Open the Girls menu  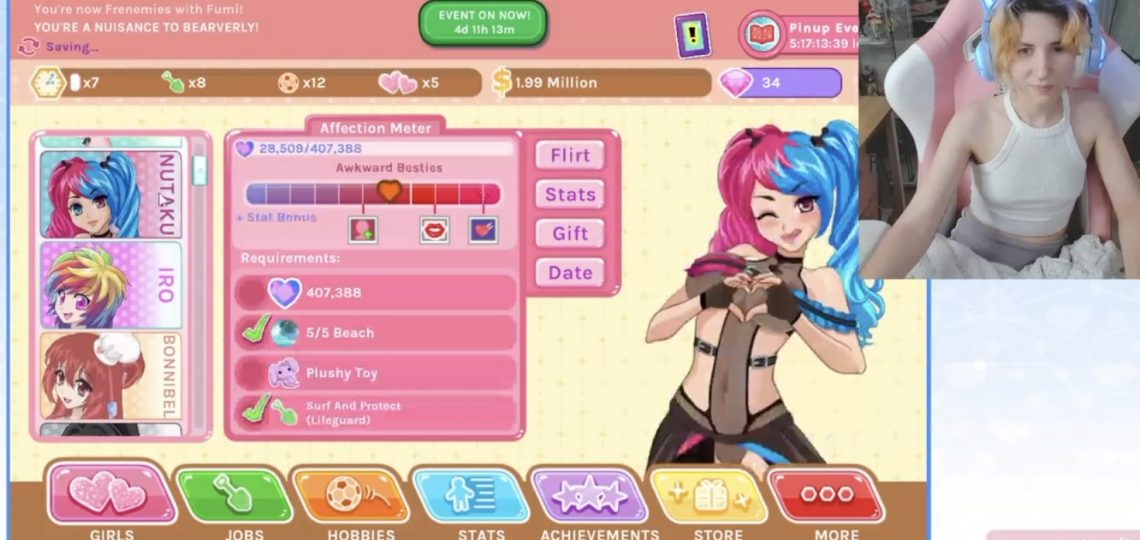point(111,494)
